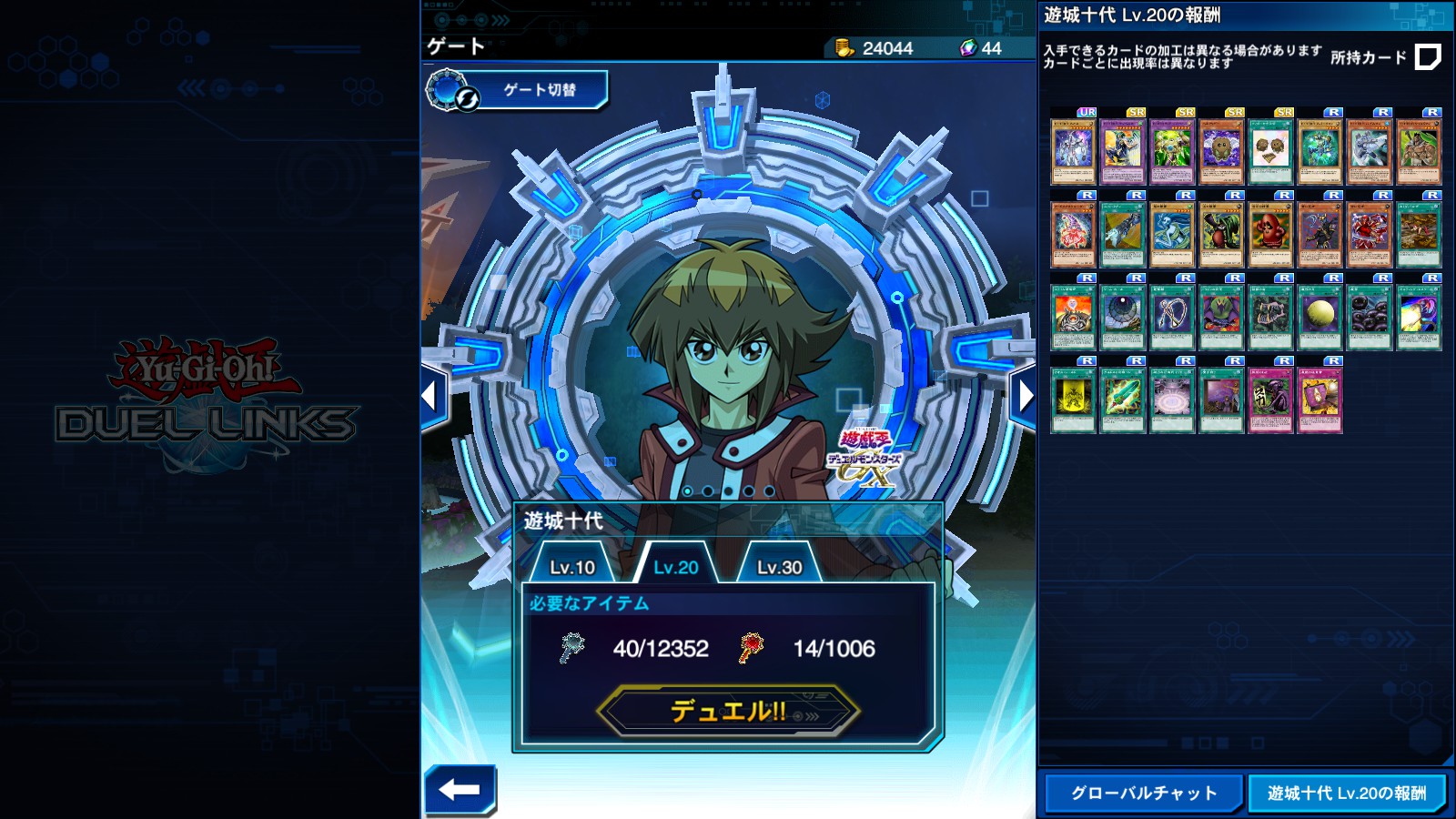Click the gems counter icon

point(970,49)
